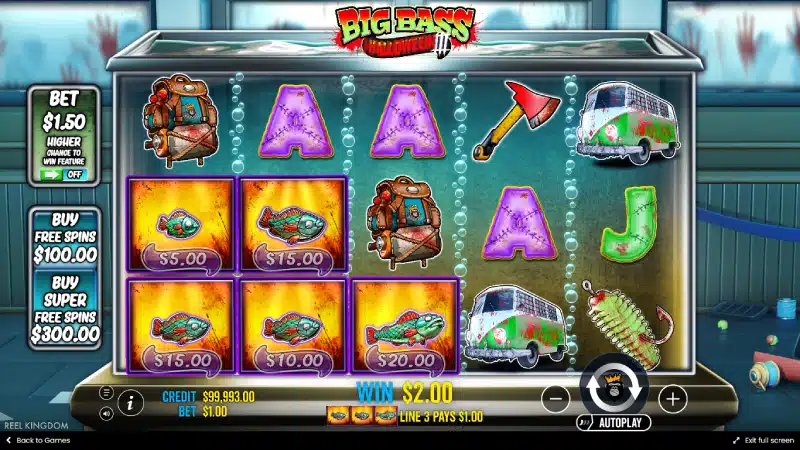The height and width of the screenshot is (450, 800).
Task: Toggle the higher chance to win feature
Action: coord(65,174)
